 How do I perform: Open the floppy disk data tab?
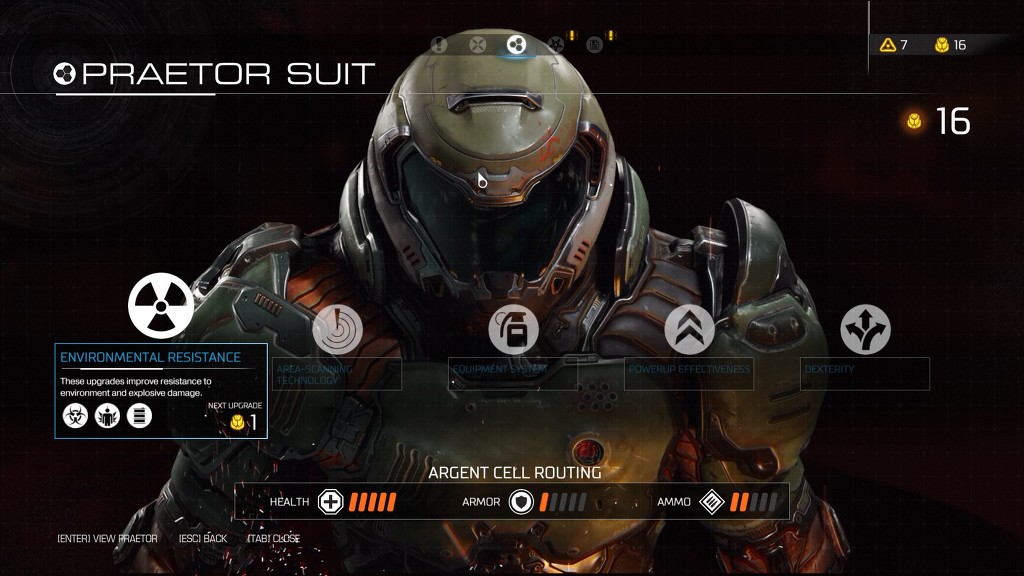[x=595, y=44]
